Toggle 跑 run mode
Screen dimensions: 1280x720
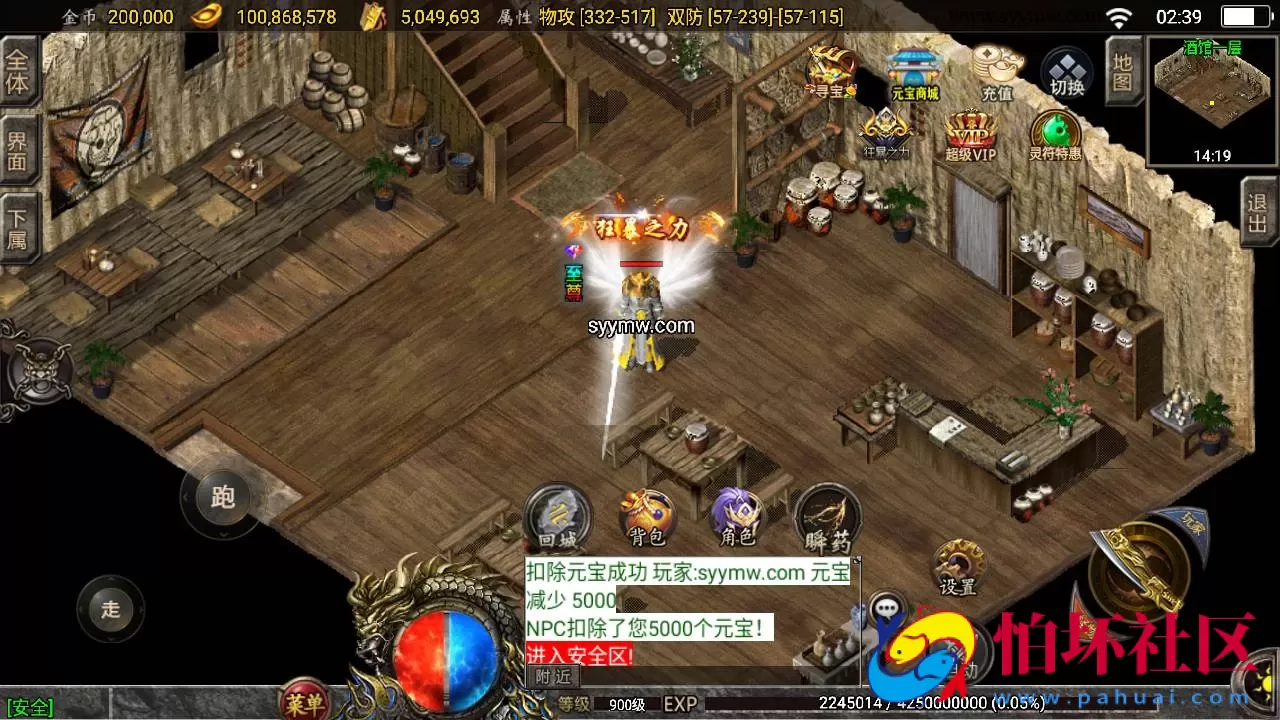222,498
